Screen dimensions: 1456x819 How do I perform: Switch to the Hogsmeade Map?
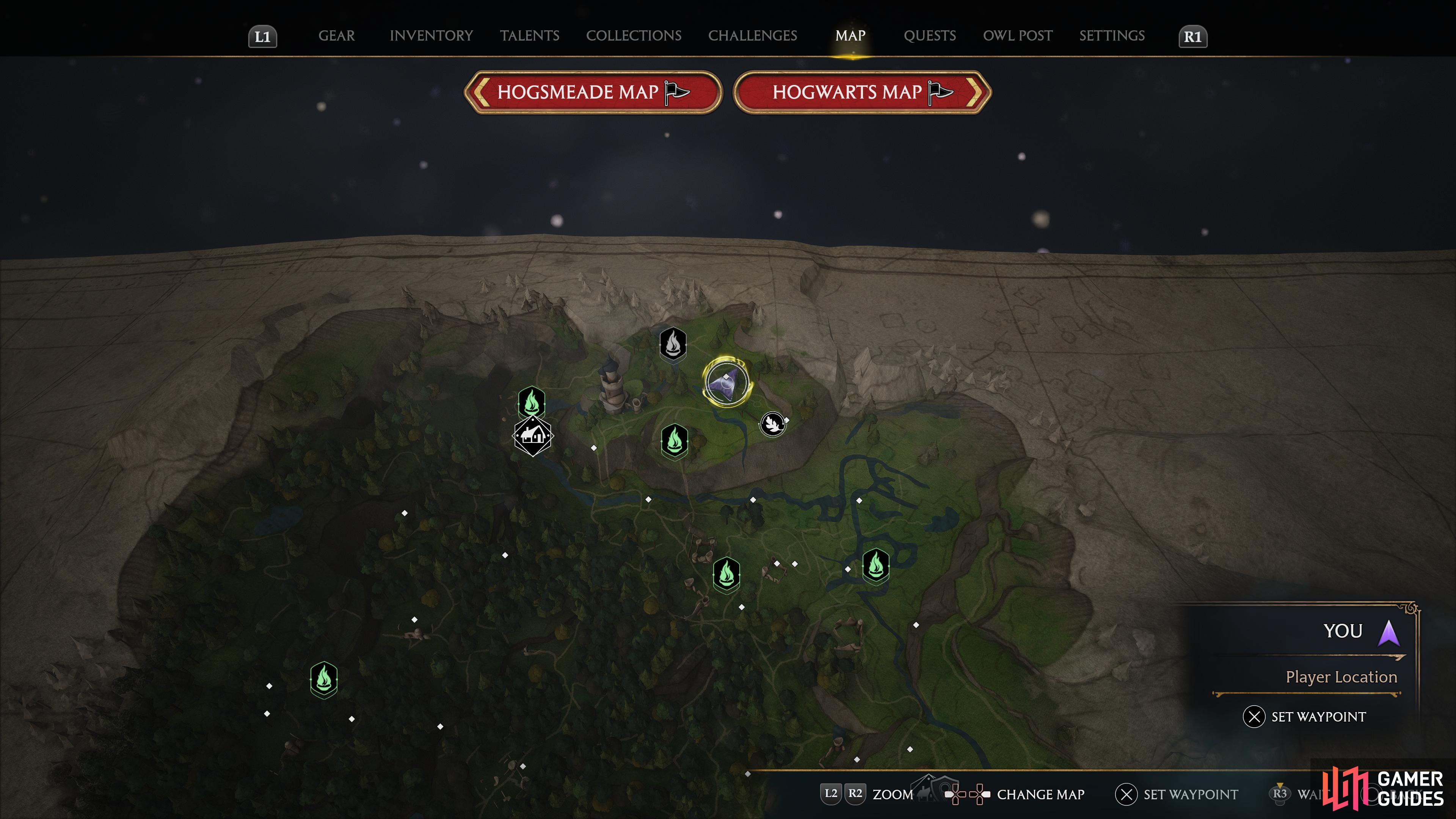click(x=592, y=92)
